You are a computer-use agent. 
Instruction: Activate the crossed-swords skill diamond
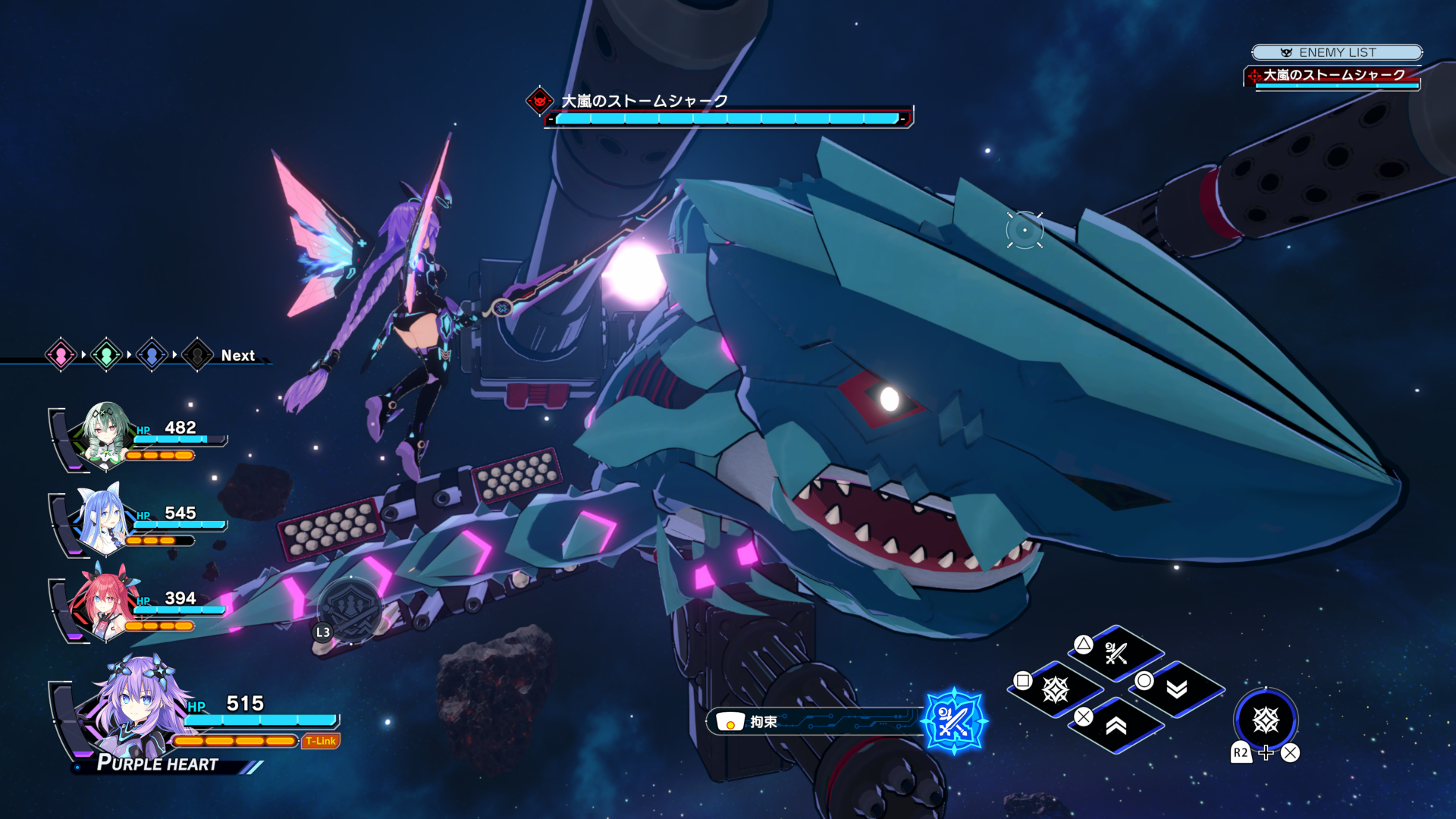[x=1116, y=653]
